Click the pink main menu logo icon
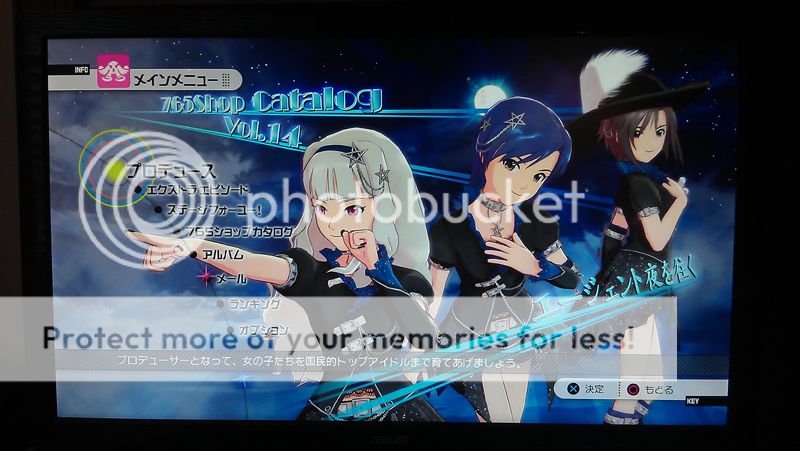The height and width of the screenshot is (451, 800). (x=114, y=72)
